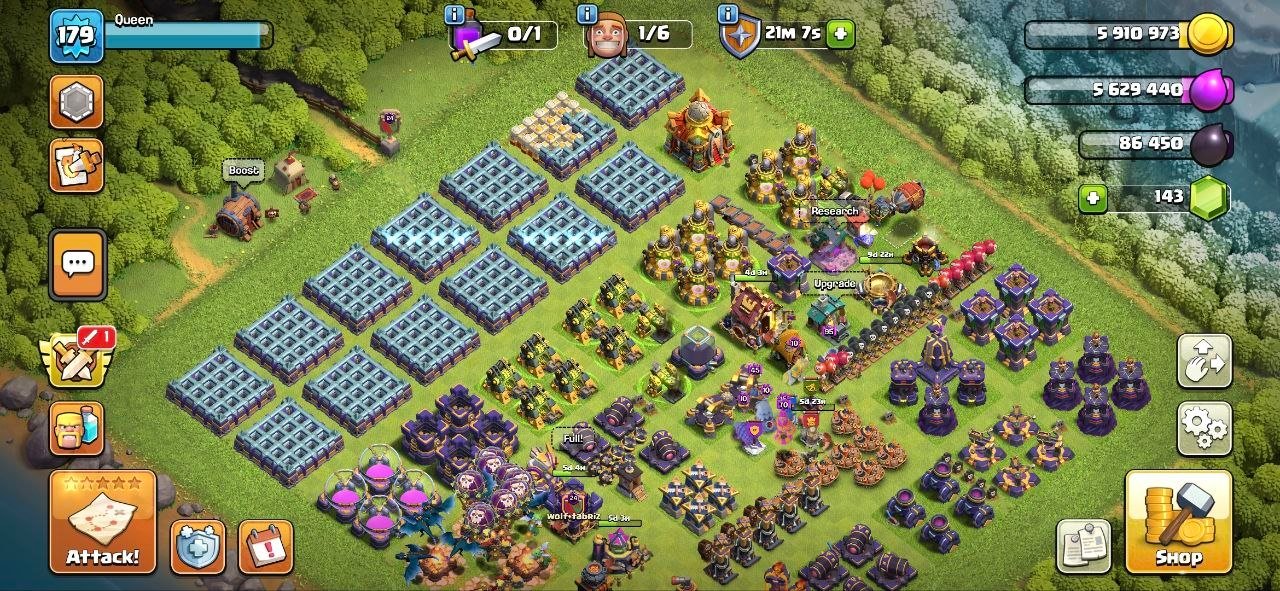The image size is (1280, 591).
Task: Open the army training barbarian icon
Action: (x=77, y=428)
